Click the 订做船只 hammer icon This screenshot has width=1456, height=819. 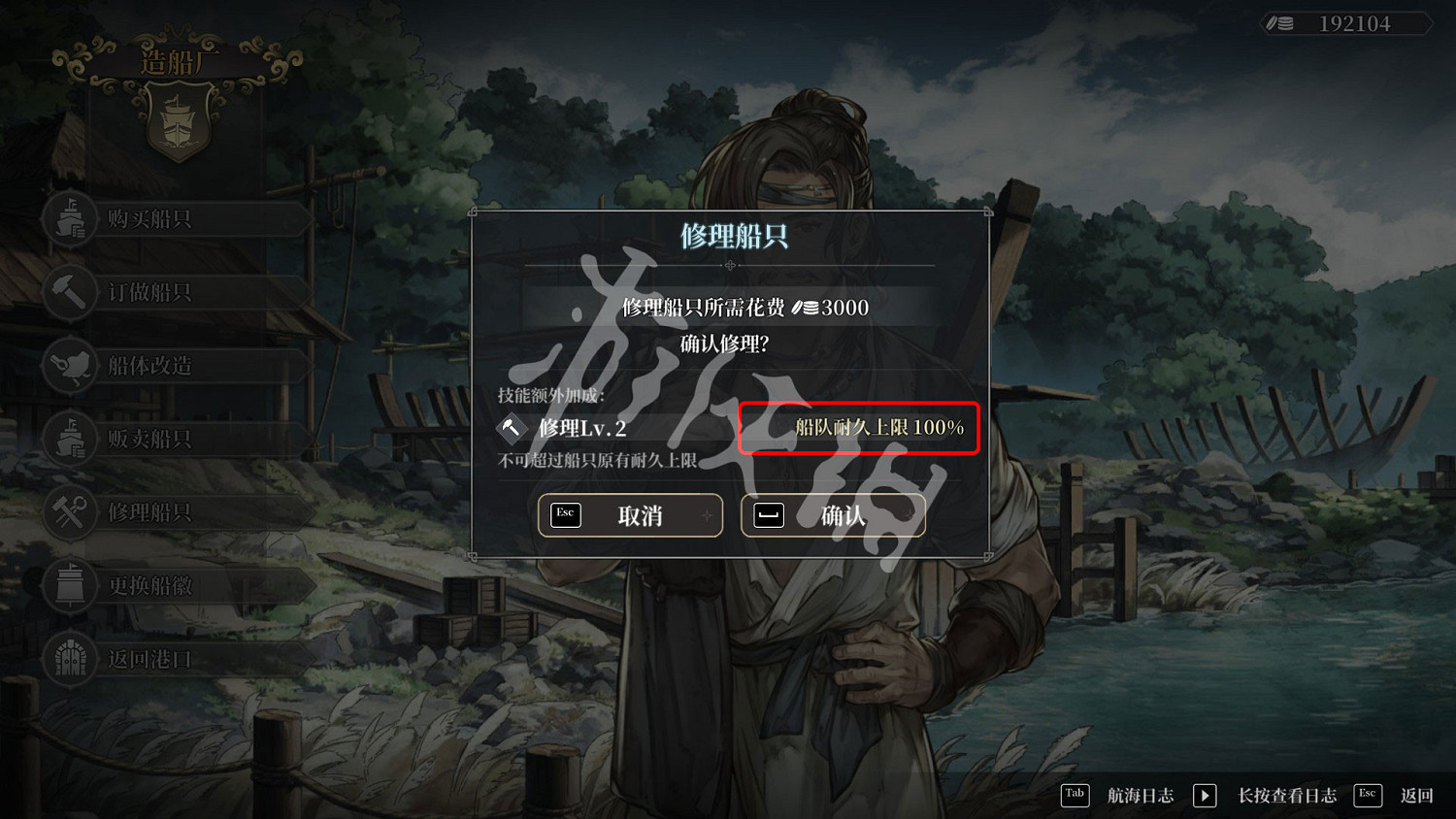[x=69, y=292]
